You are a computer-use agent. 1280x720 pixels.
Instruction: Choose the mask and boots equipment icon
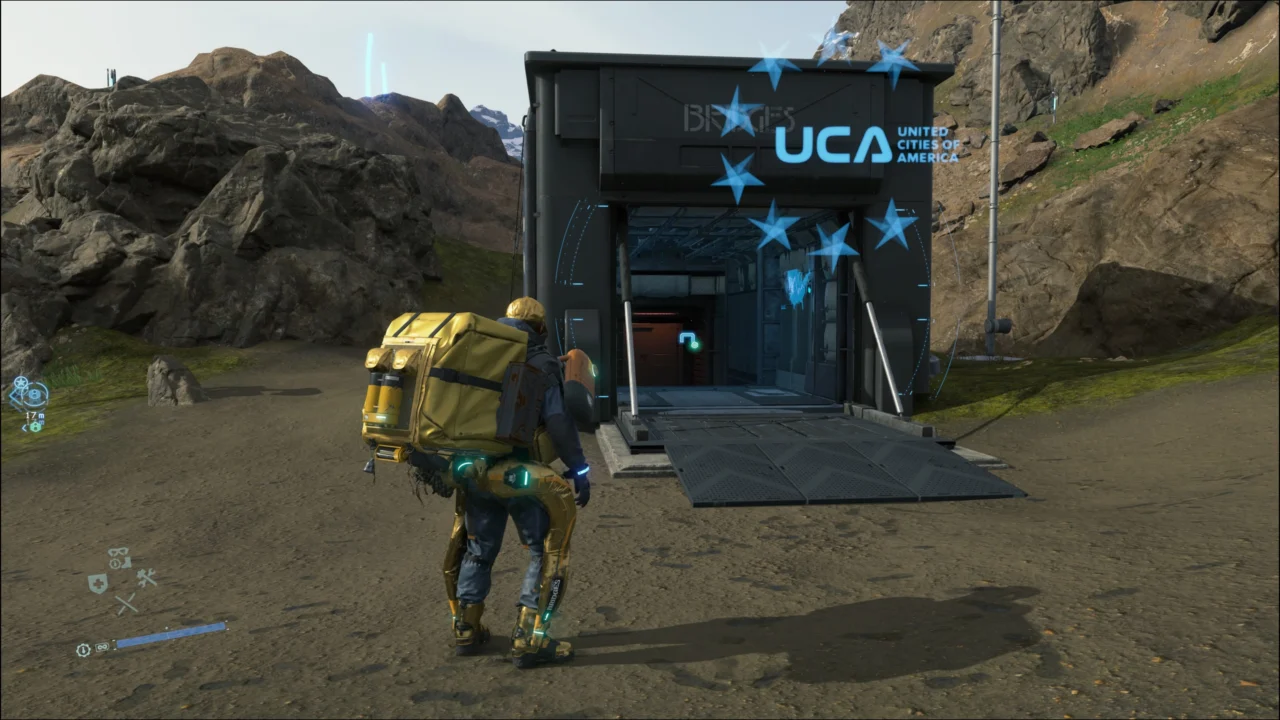click(120, 557)
